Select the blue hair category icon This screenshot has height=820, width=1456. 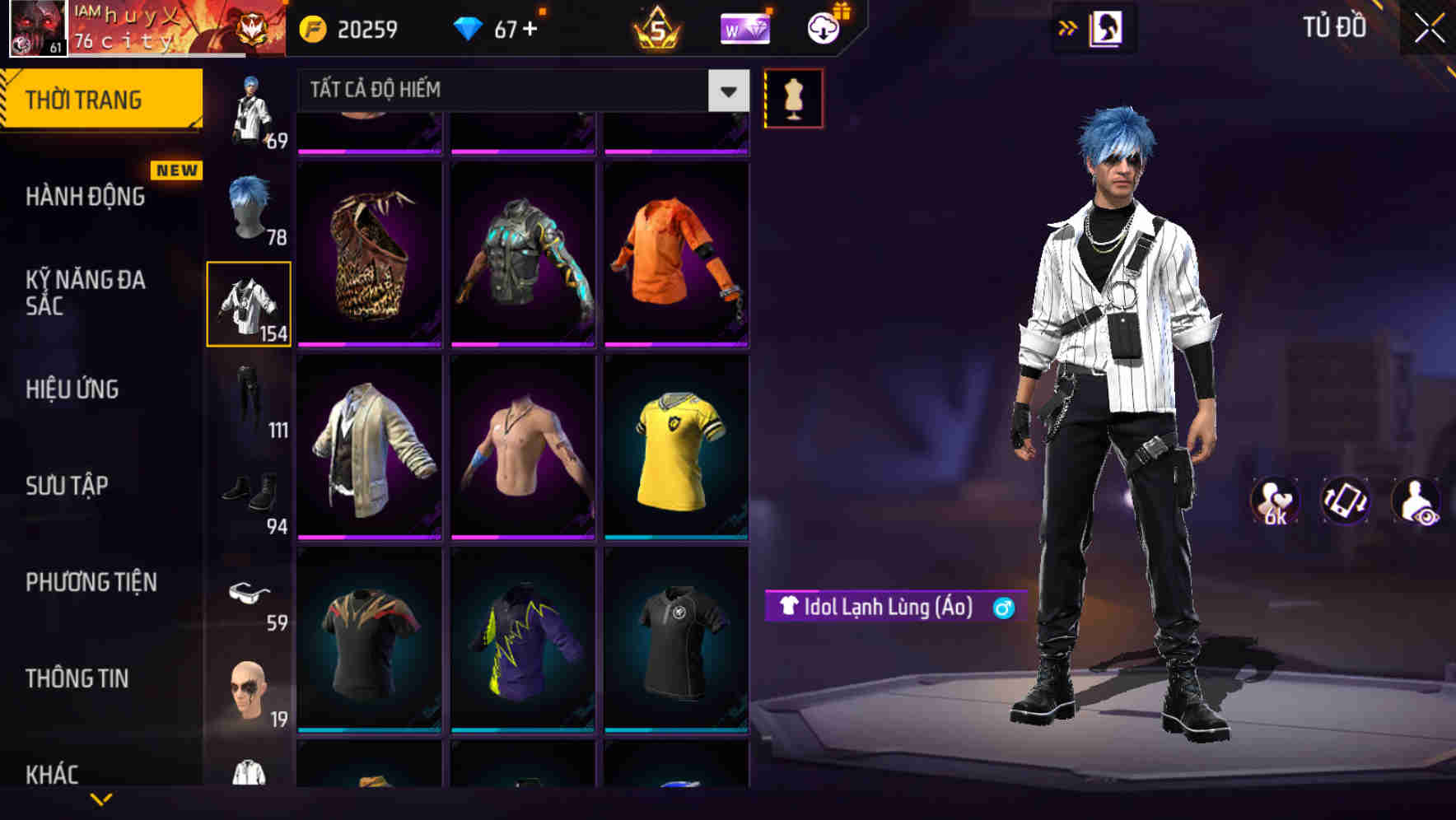[249, 204]
